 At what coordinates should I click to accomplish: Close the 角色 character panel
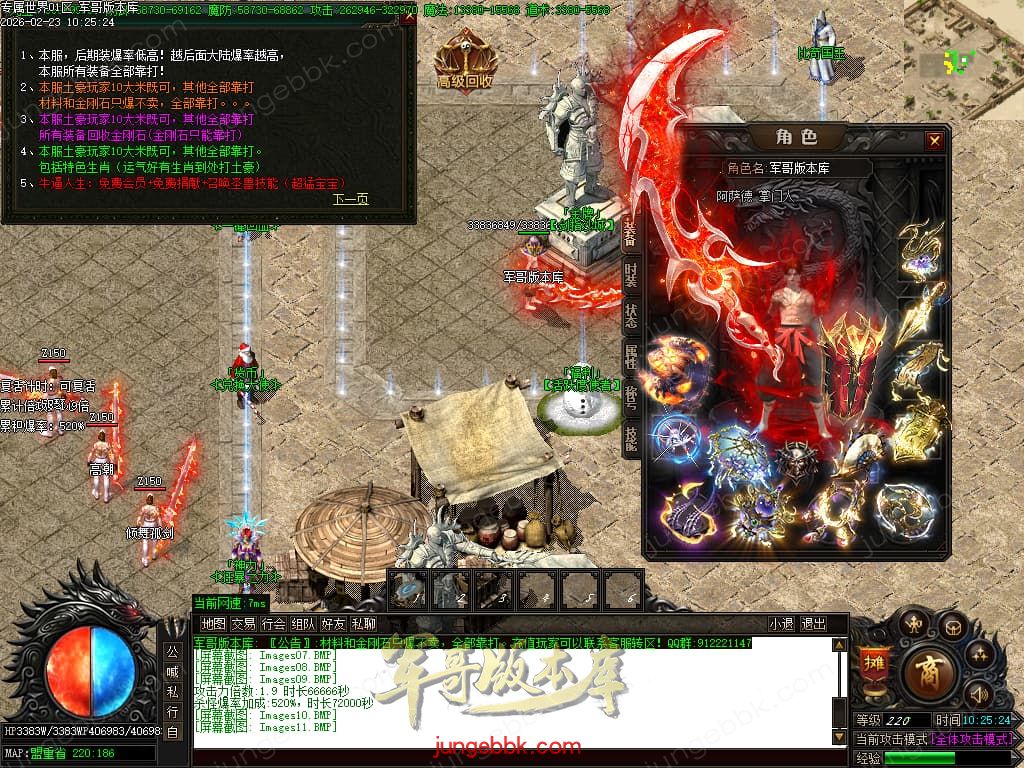[934, 141]
